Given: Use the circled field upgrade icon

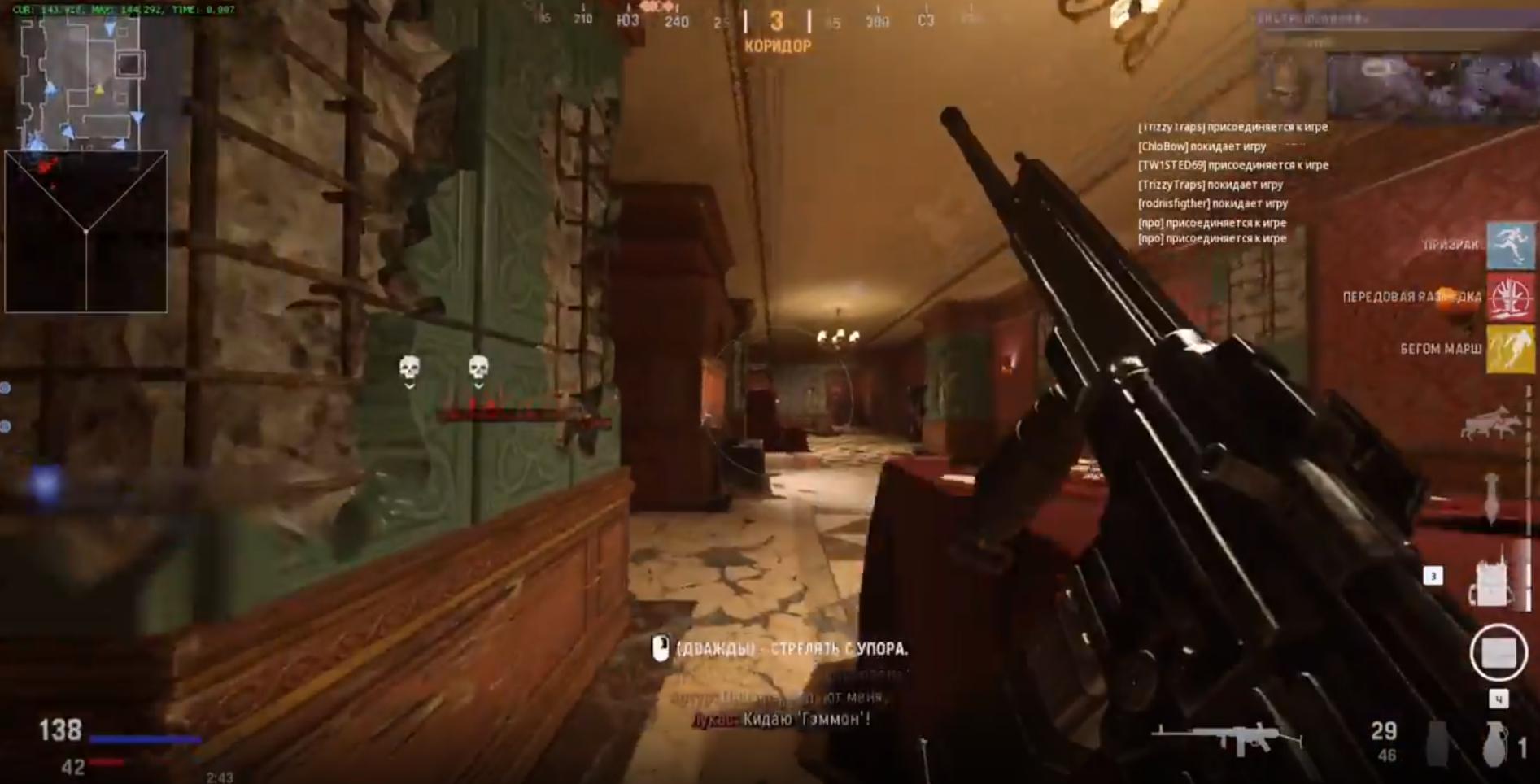Looking at the screenshot, I should pos(1498,652).
